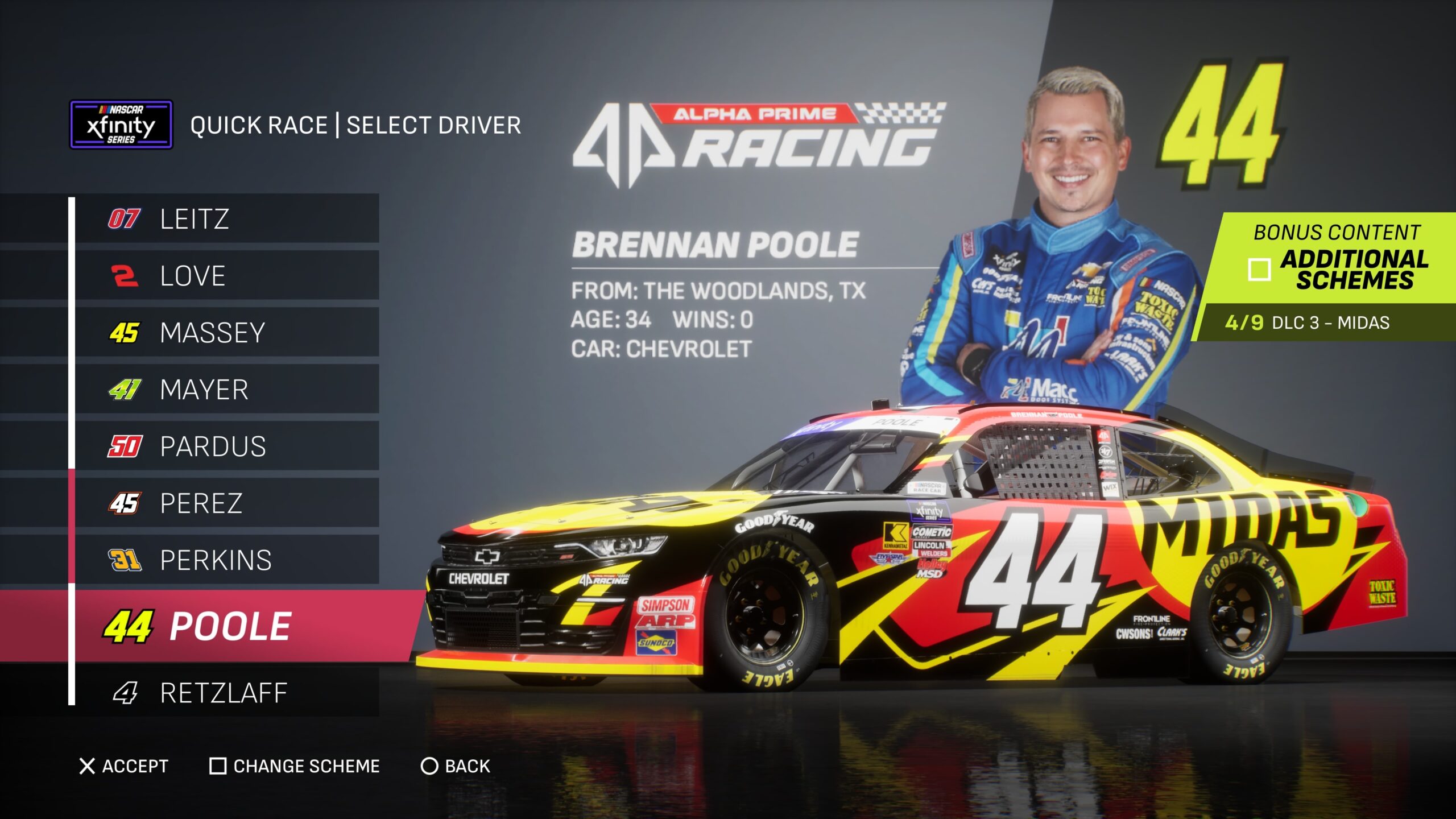Image resolution: width=1456 pixels, height=819 pixels.
Task: Accept the selected driver
Action: [124, 766]
